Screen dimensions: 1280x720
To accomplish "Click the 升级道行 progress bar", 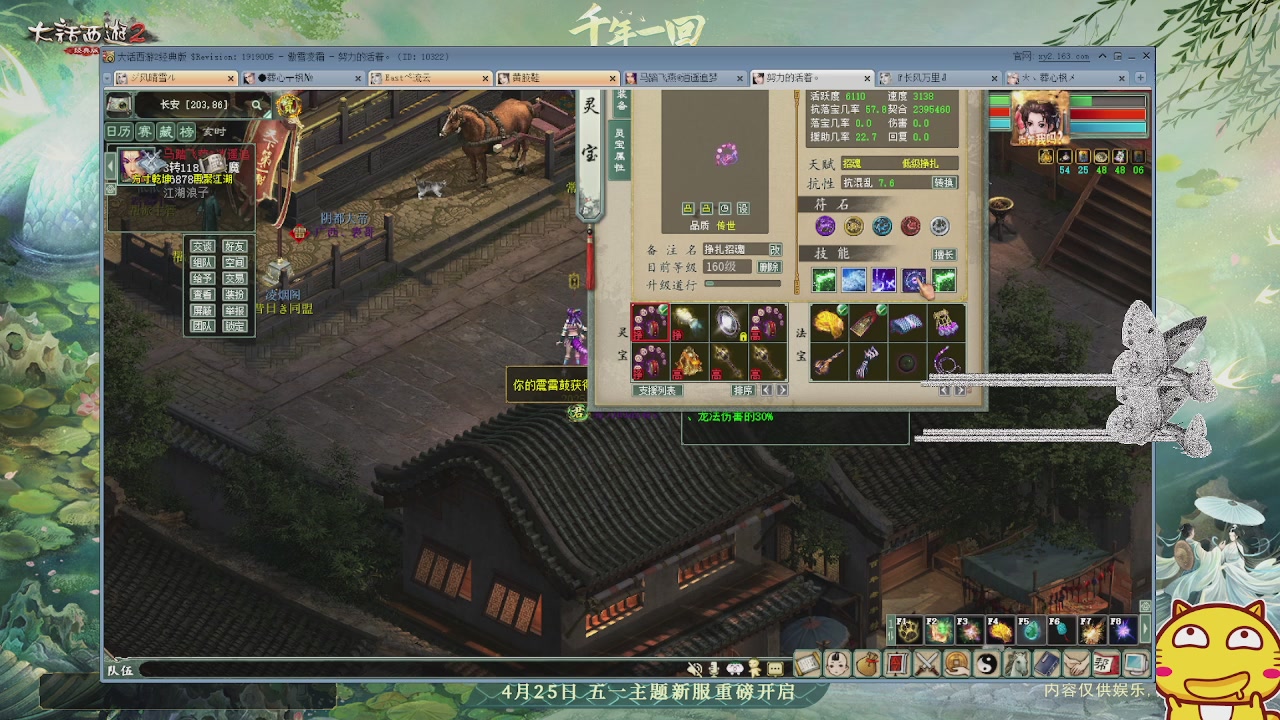I will pyautogui.click(x=743, y=285).
